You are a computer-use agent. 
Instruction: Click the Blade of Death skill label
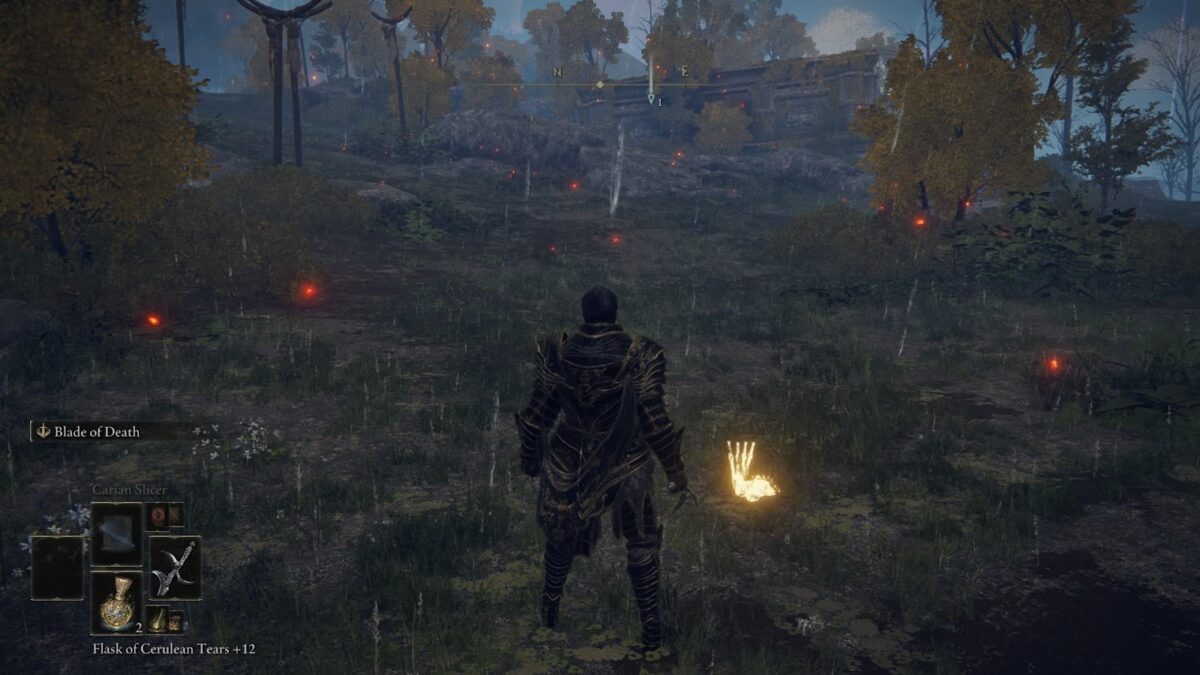pyautogui.click(x=97, y=432)
